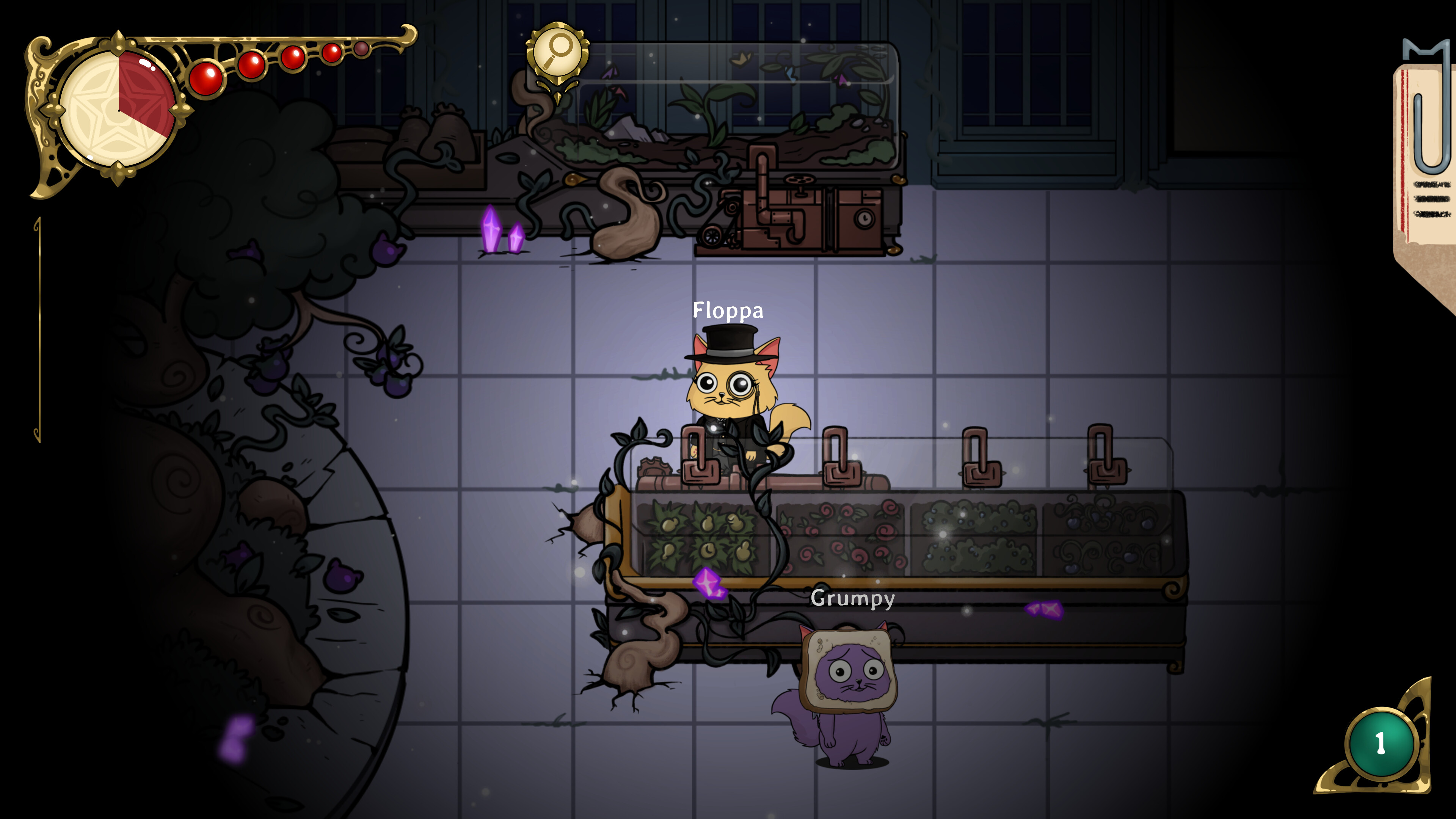Open the glass terrarium lid
Screen dimensions: 1456x819
click(735, 85)
